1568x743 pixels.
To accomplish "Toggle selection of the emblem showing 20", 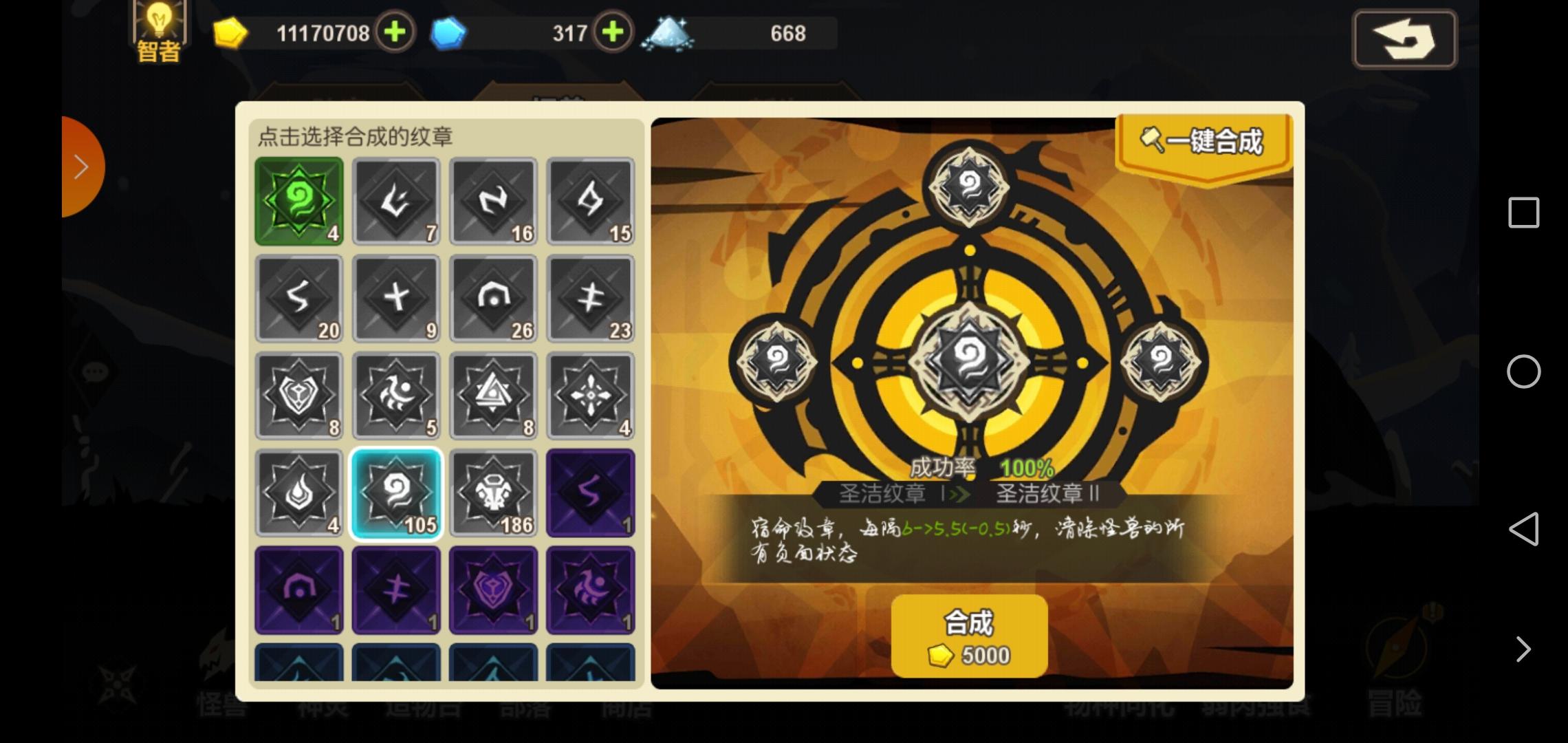I will [299, 299].
